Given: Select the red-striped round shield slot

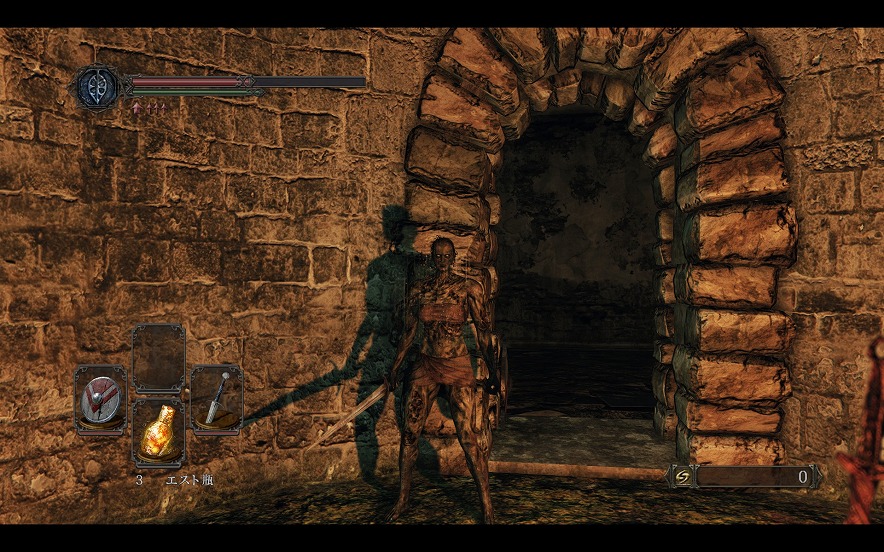Looking at the screenshot, I should click(100, 400).
